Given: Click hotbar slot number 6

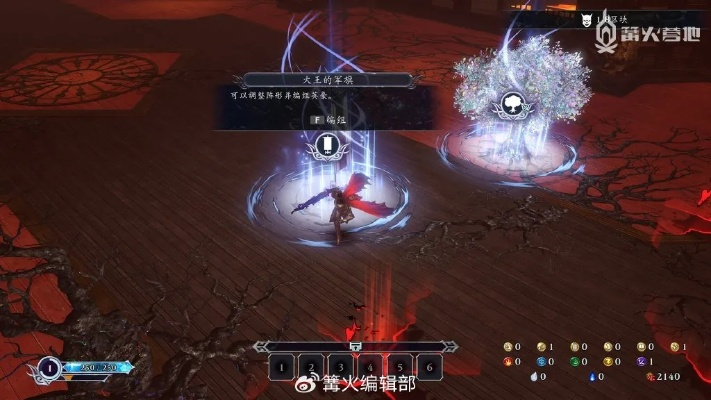Looking at the screenshot, I should click(x=429, y=367).
